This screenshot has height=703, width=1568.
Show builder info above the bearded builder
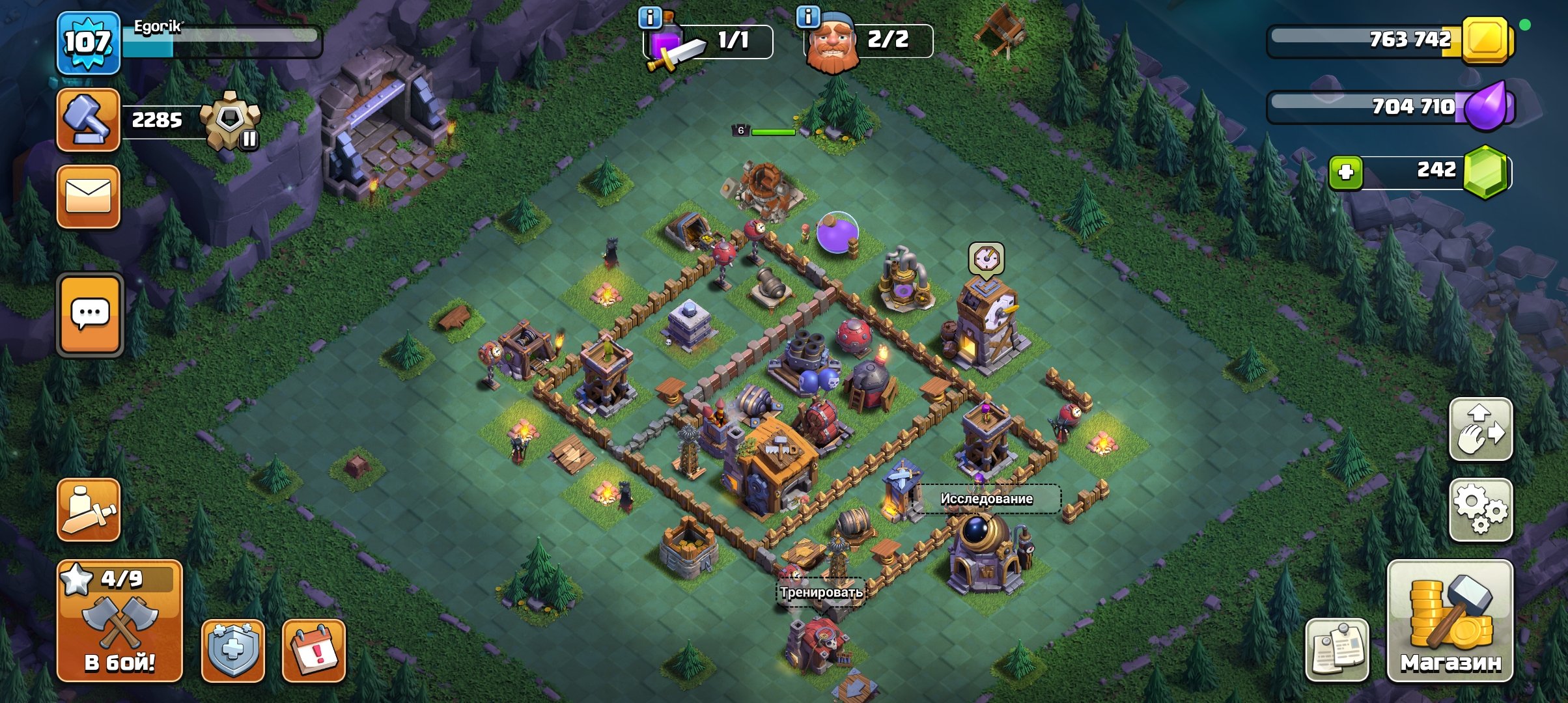point(808,18)
